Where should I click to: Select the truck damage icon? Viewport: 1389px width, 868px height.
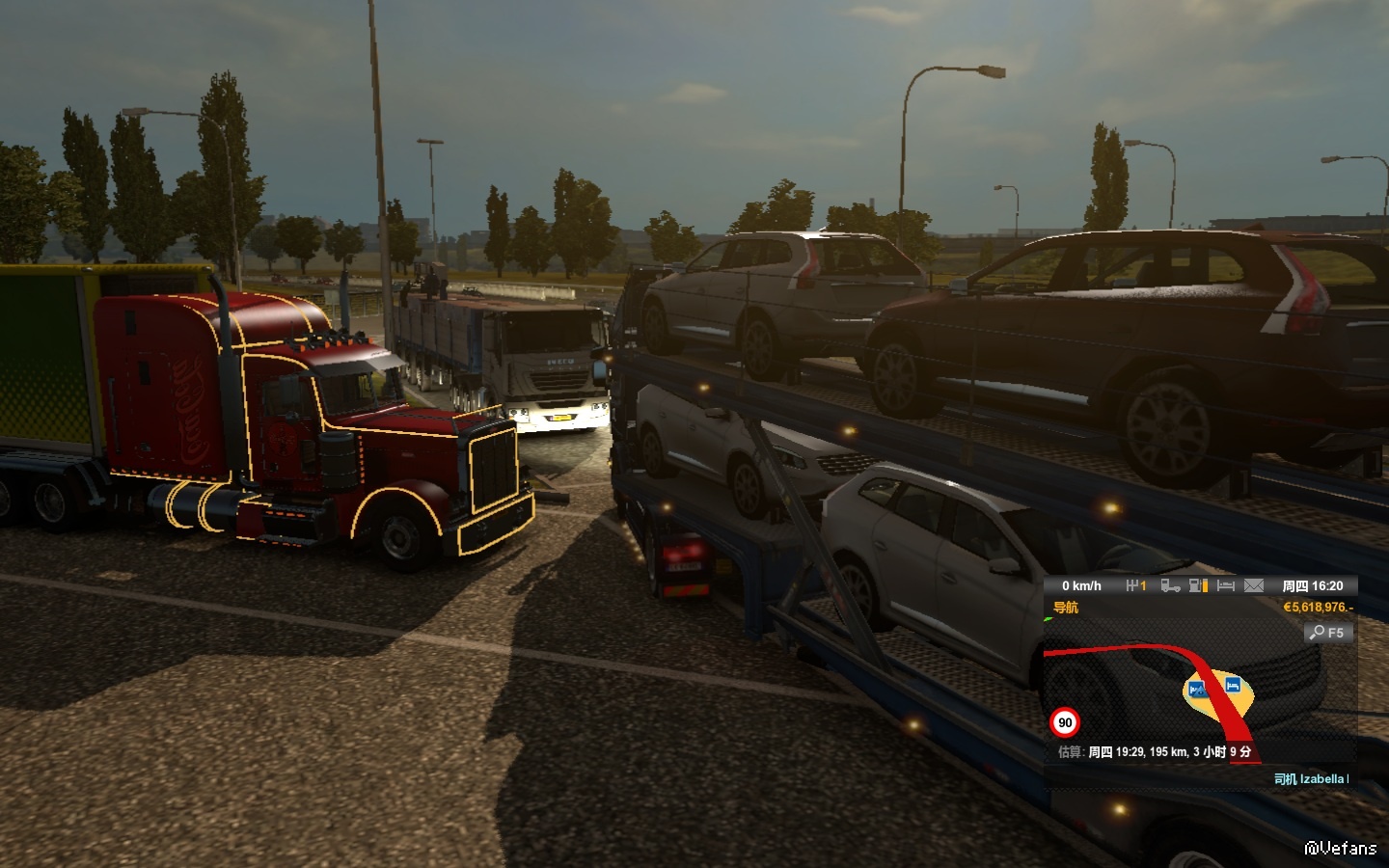(x=1170, y=585)
